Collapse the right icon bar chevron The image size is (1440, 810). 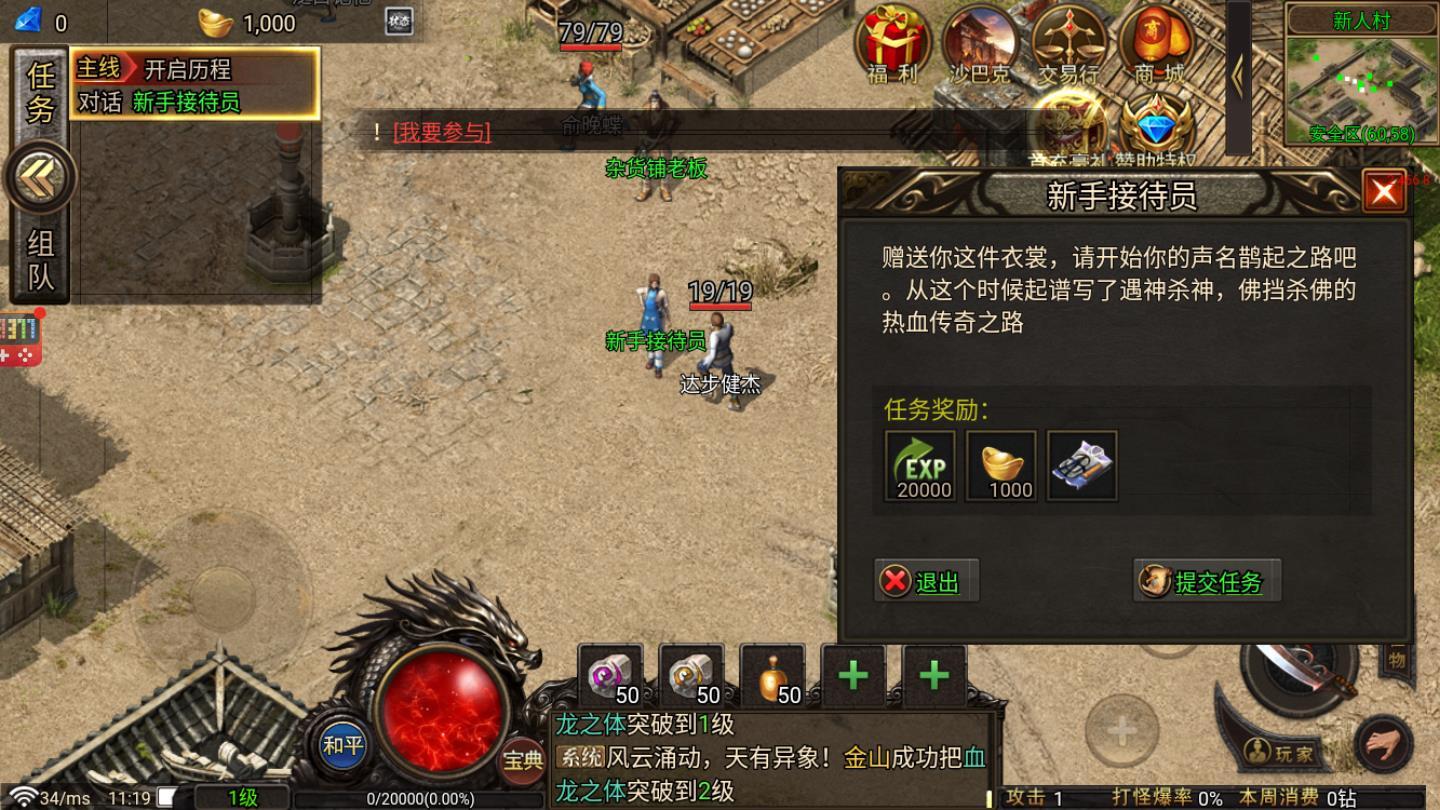[1237, 78]
